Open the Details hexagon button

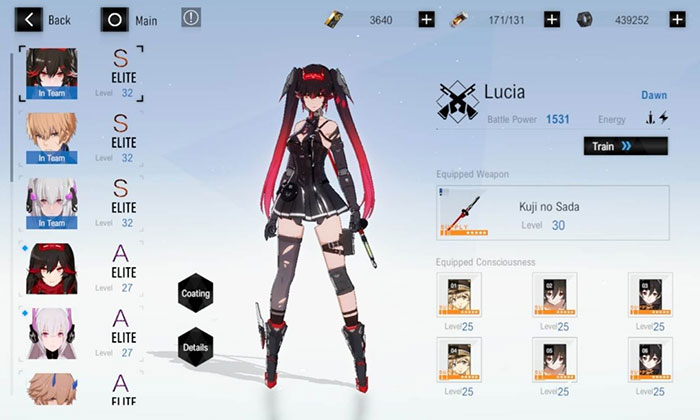click(x=195, y=346)
